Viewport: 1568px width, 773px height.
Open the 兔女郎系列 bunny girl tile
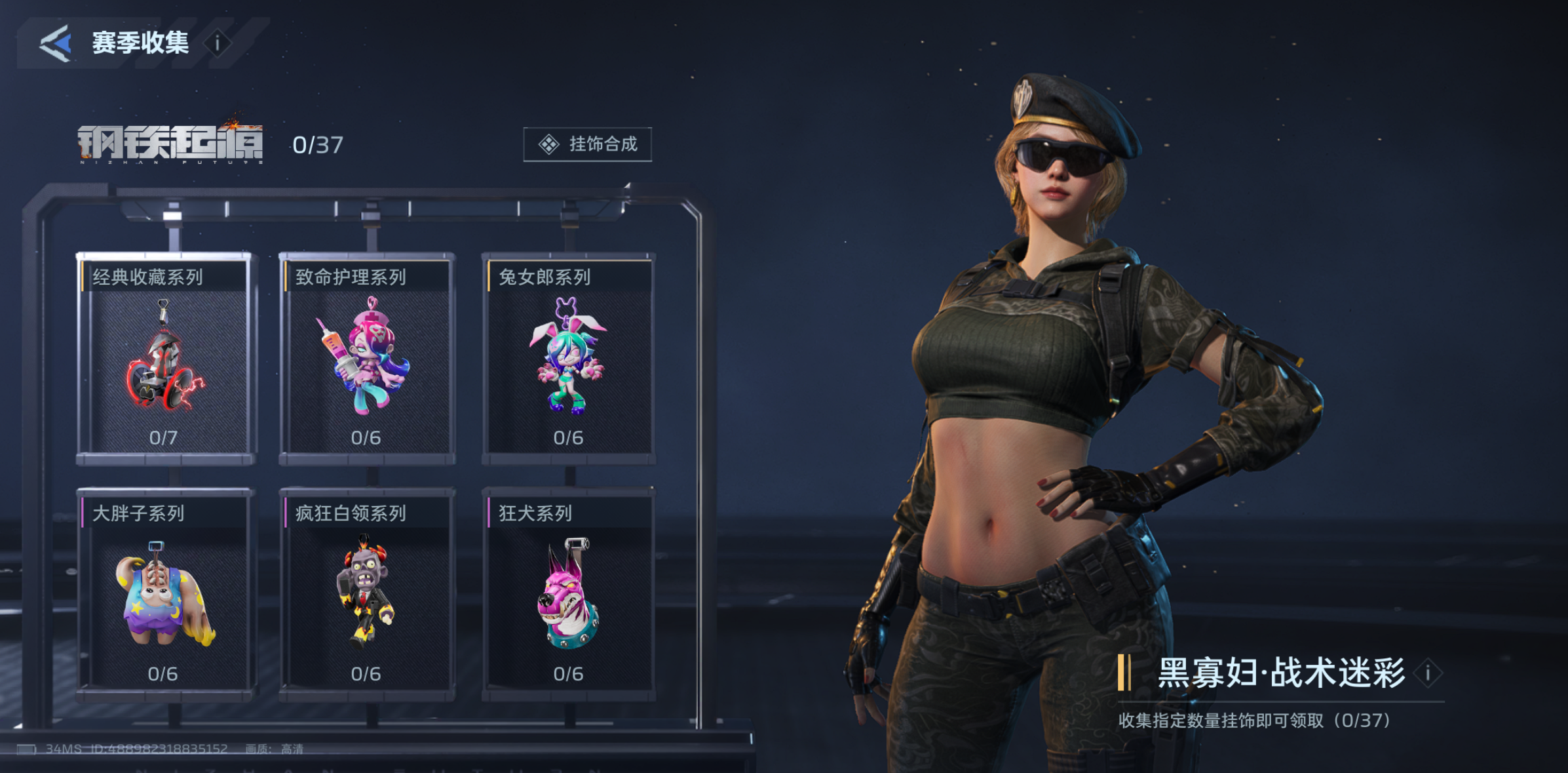click(569, 357)
